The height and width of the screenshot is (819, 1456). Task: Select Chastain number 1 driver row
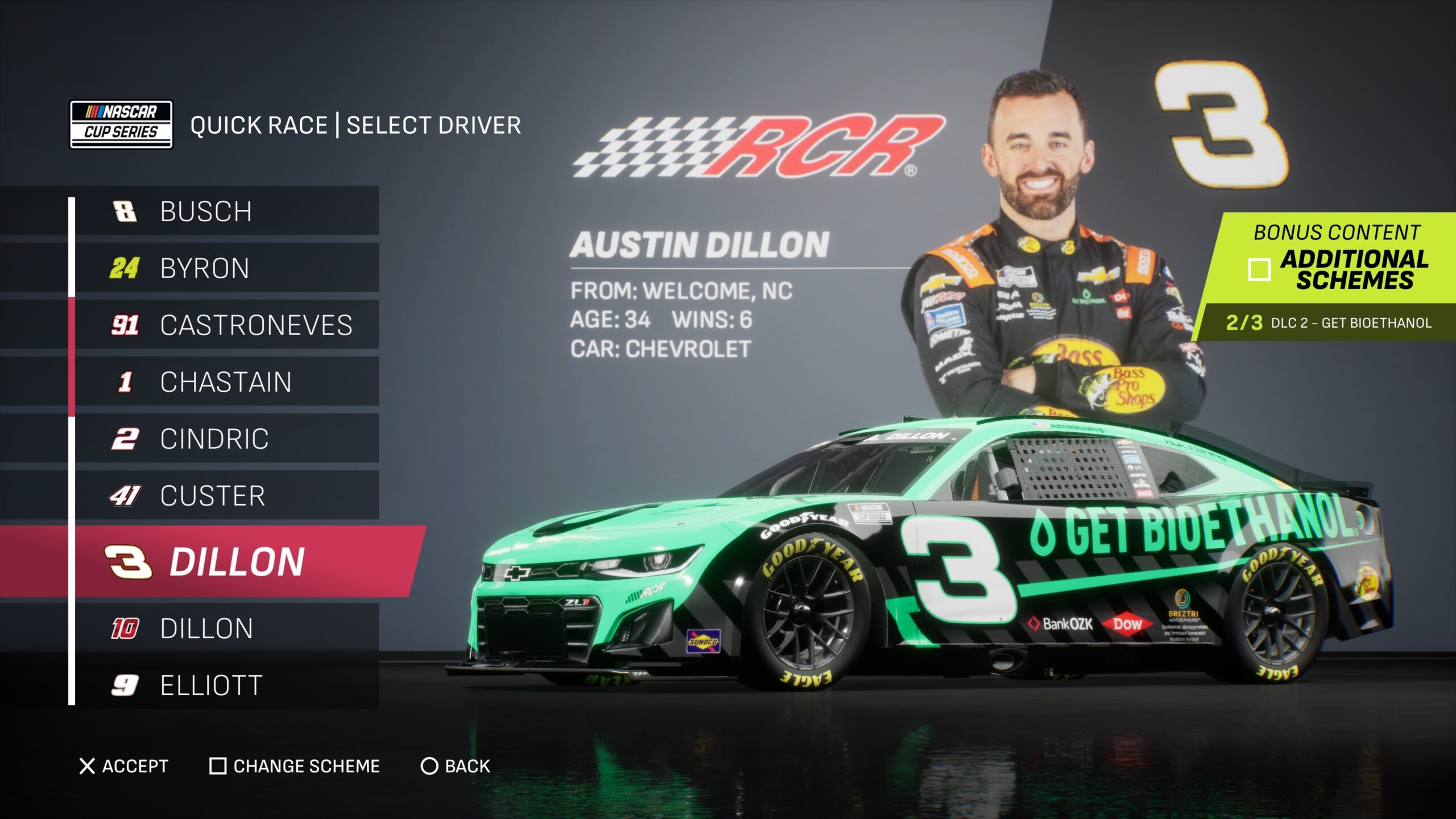[227, 382]
